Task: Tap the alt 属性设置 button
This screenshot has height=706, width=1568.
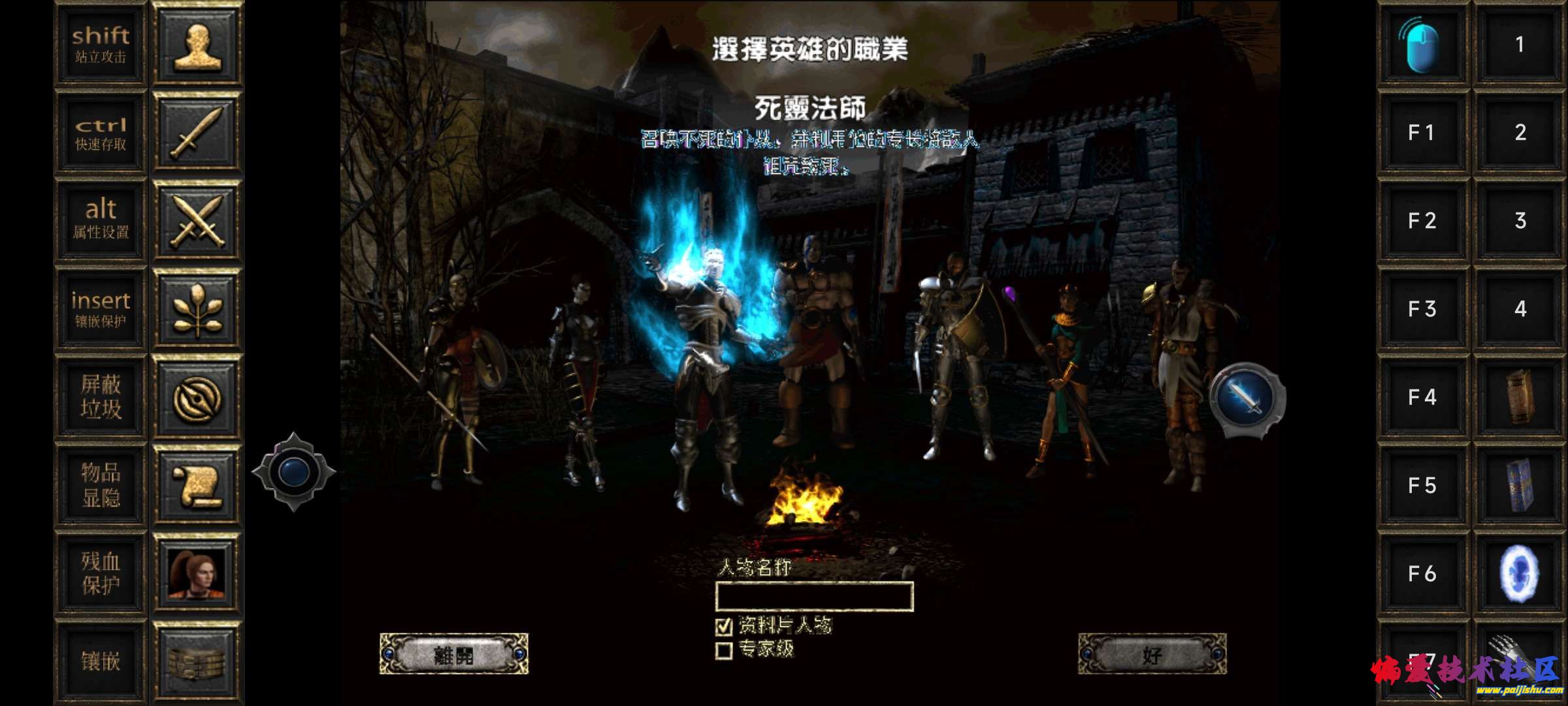Action: click(x=101, y=220)
